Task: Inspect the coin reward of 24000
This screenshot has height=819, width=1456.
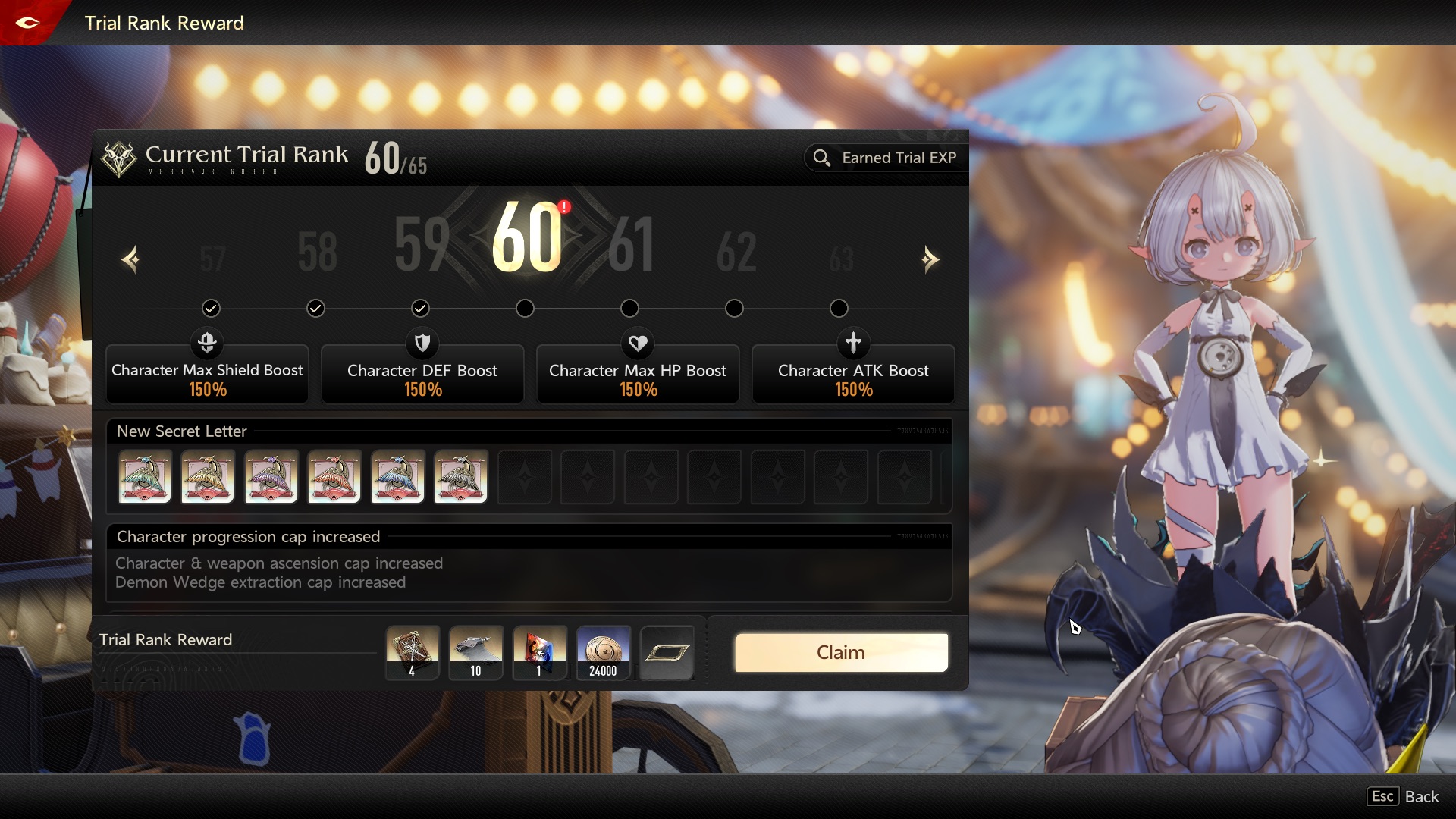Action: point(603,652)
